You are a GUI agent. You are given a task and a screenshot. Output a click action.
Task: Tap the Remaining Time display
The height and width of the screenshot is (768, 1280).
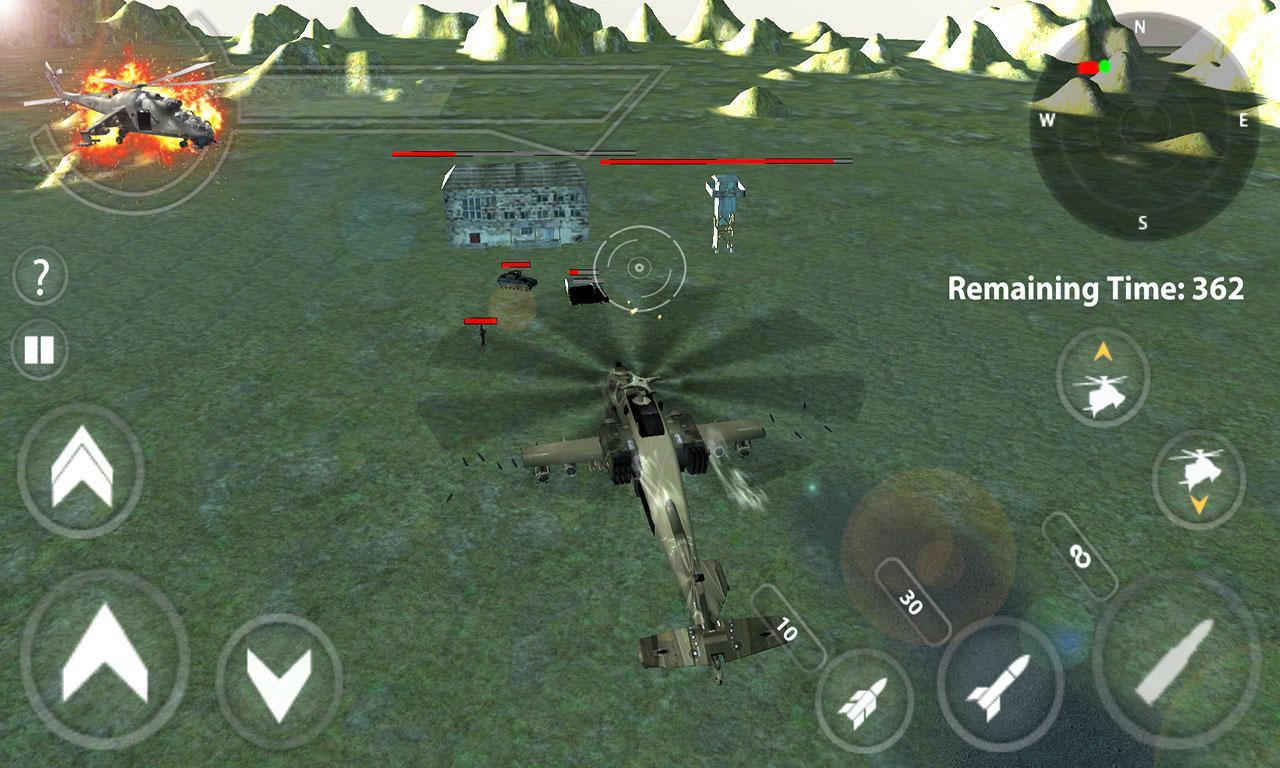1096,289
